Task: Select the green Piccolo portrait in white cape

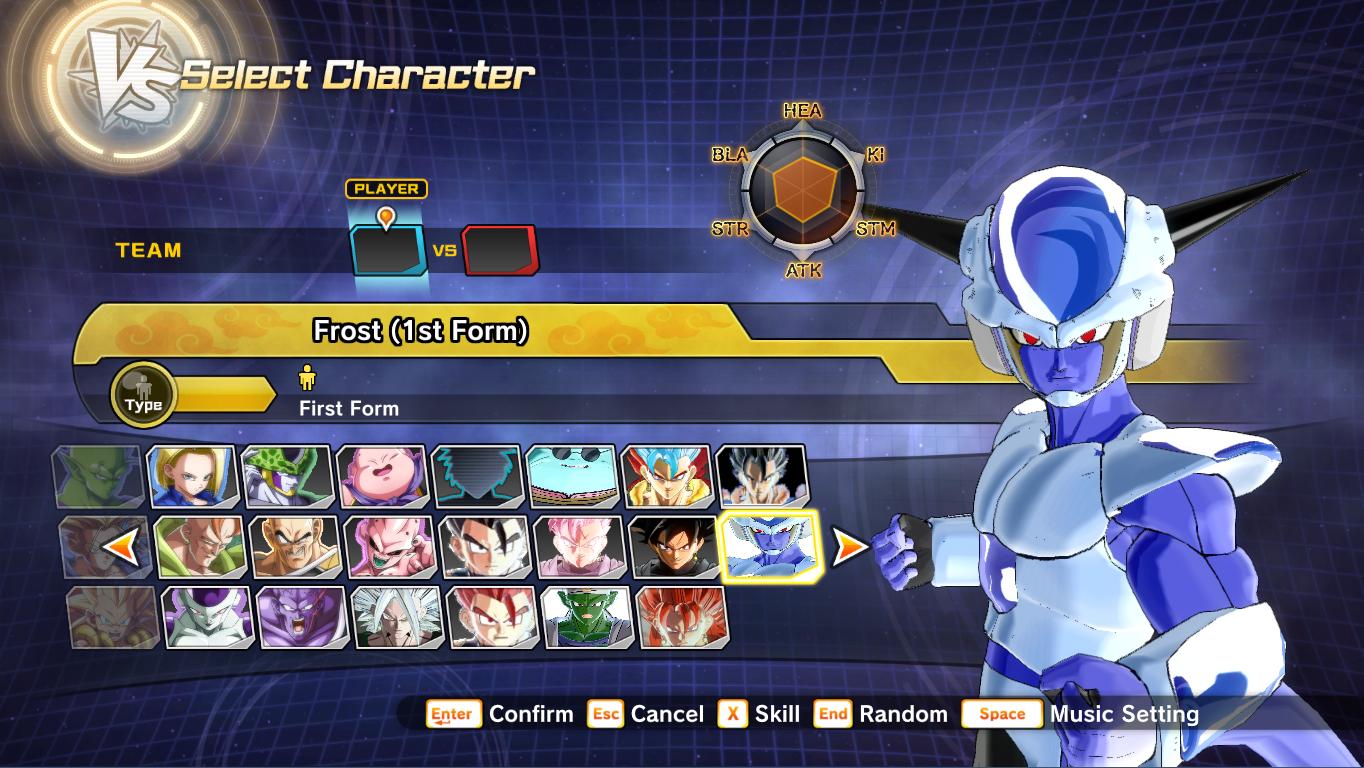Action: [588, 617]
